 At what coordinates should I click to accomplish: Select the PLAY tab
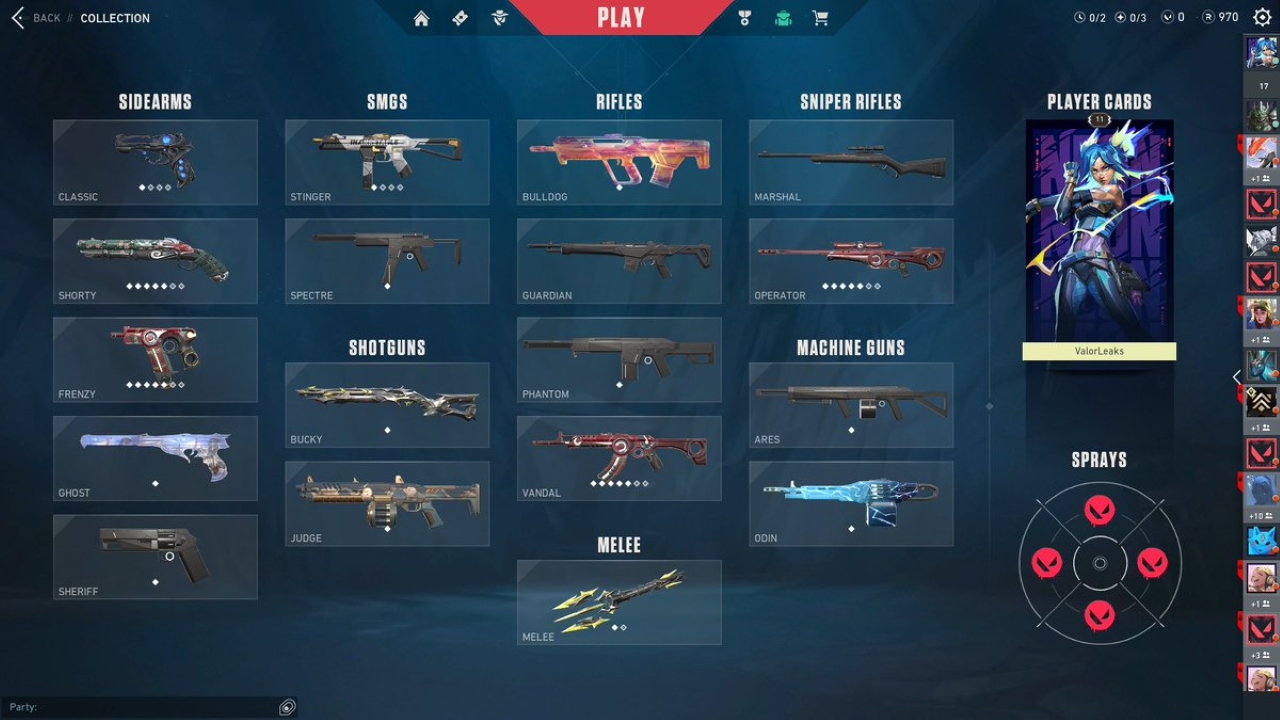point(620,16)
